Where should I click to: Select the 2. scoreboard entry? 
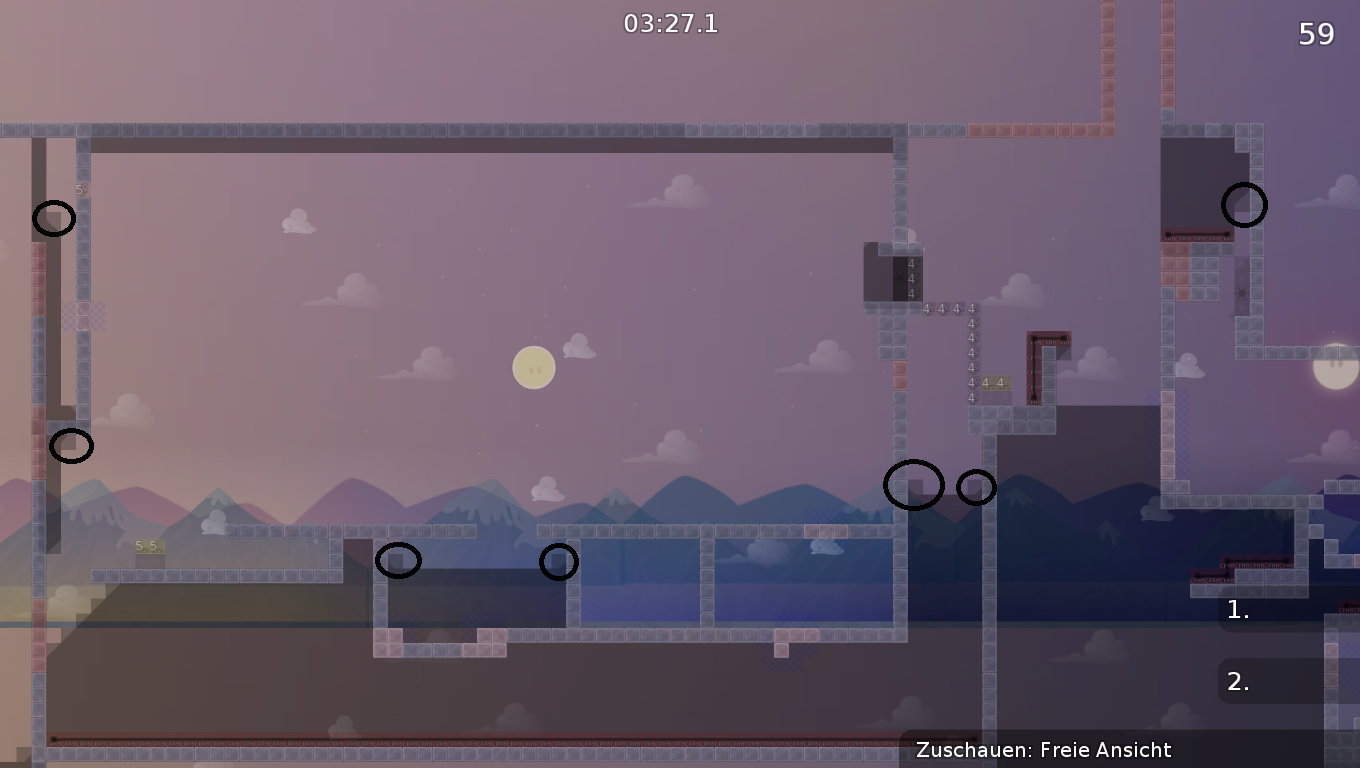click(1236, 681)
